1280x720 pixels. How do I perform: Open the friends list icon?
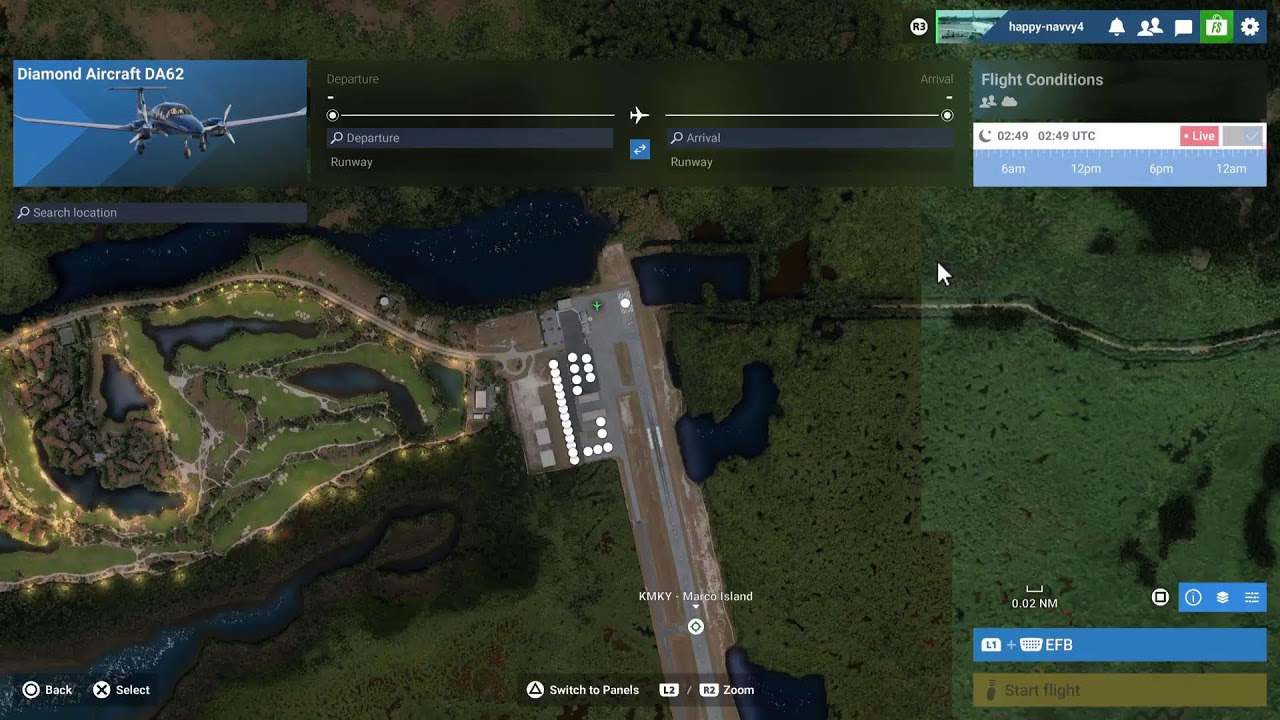pyautogui.click(x=1150, y=27)
